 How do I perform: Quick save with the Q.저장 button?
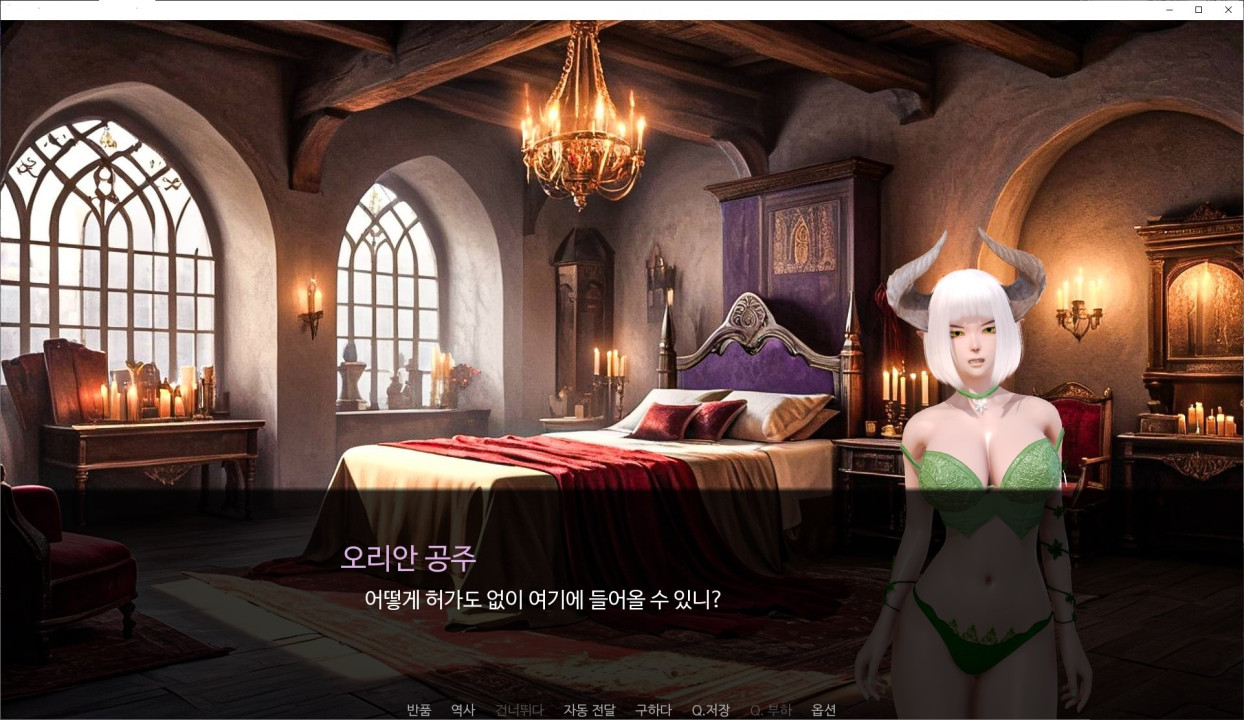711,710
